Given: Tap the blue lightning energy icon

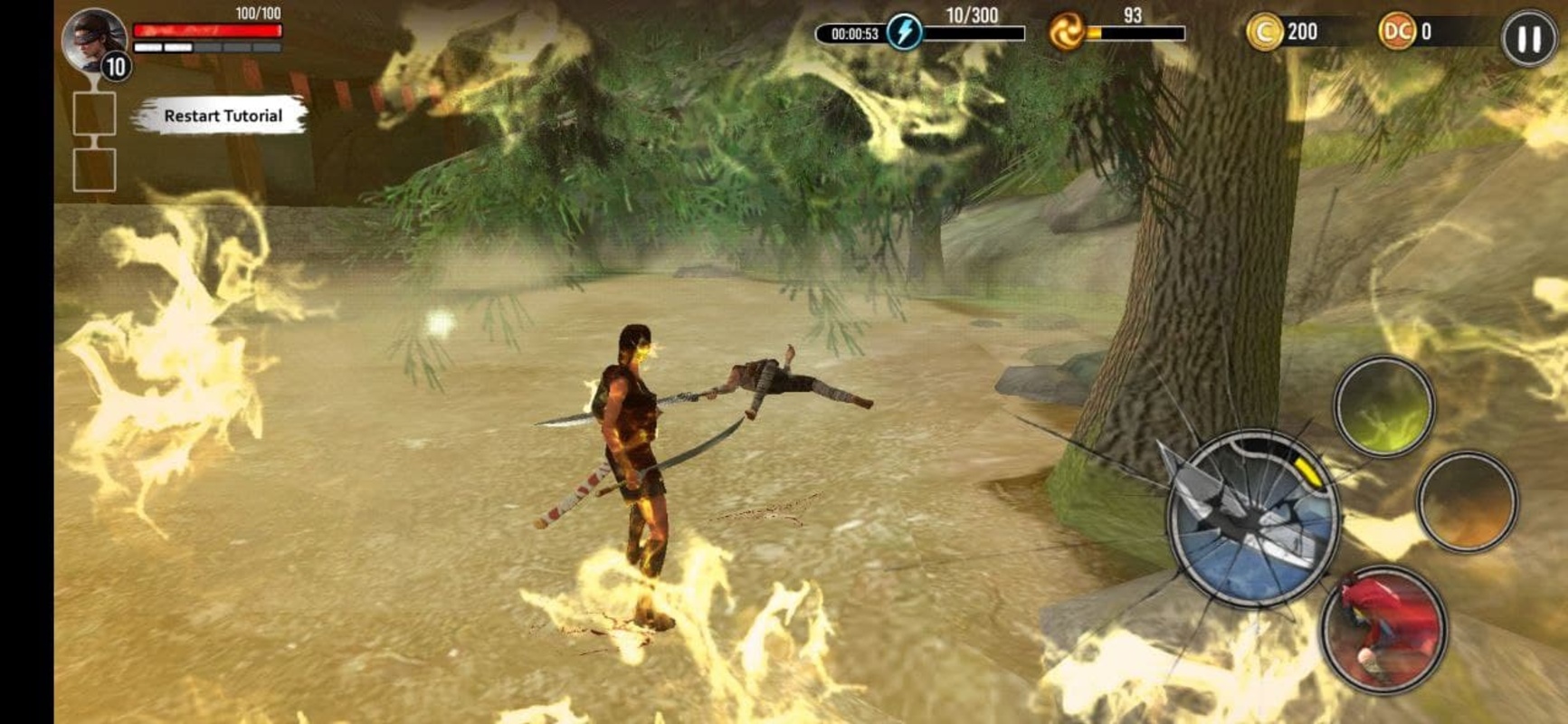Looking at the screenshot, I should (x=904, y=33).
